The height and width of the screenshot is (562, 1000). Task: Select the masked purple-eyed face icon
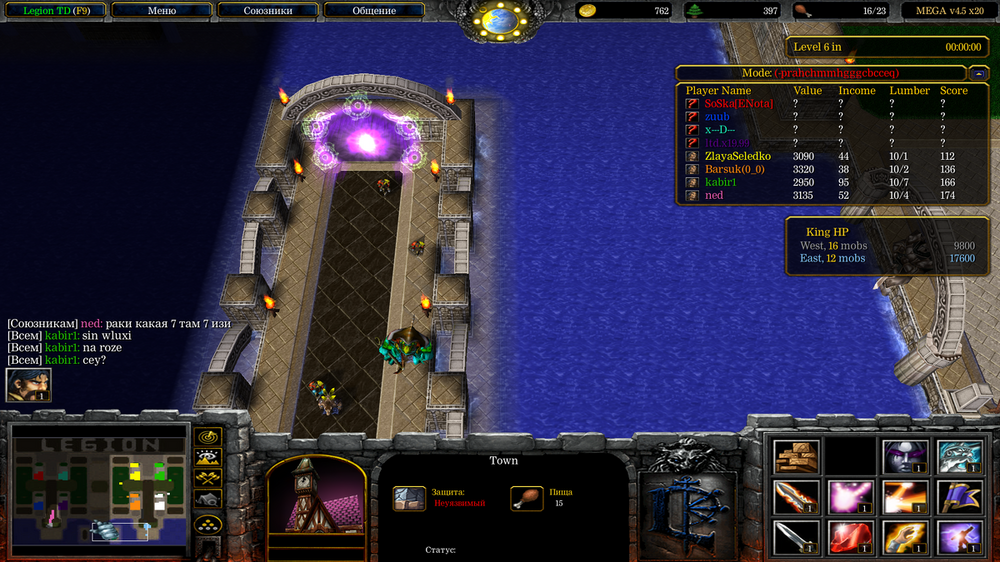pos(906,456)
